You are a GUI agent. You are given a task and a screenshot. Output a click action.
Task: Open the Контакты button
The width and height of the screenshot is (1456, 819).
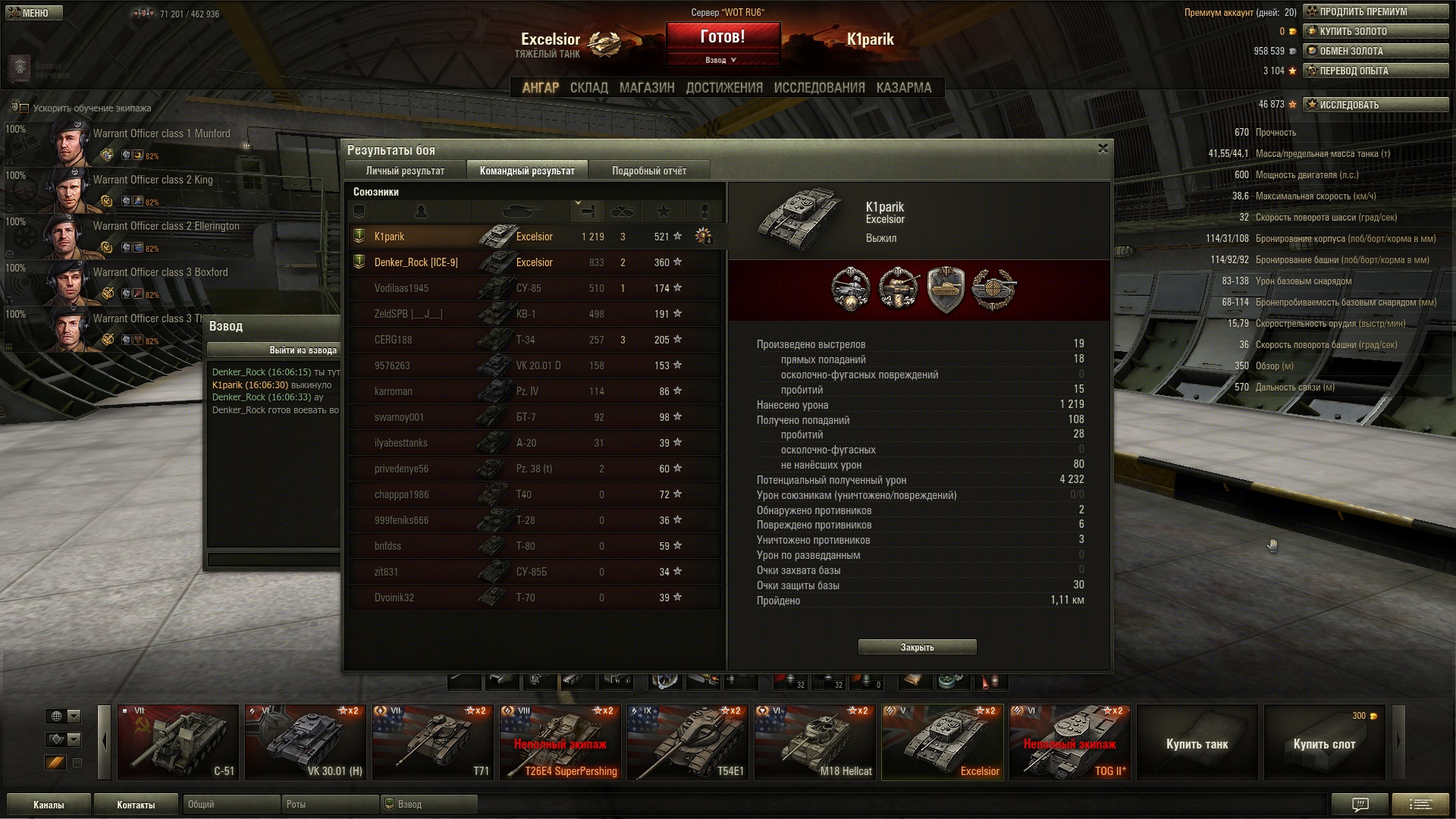136,805
